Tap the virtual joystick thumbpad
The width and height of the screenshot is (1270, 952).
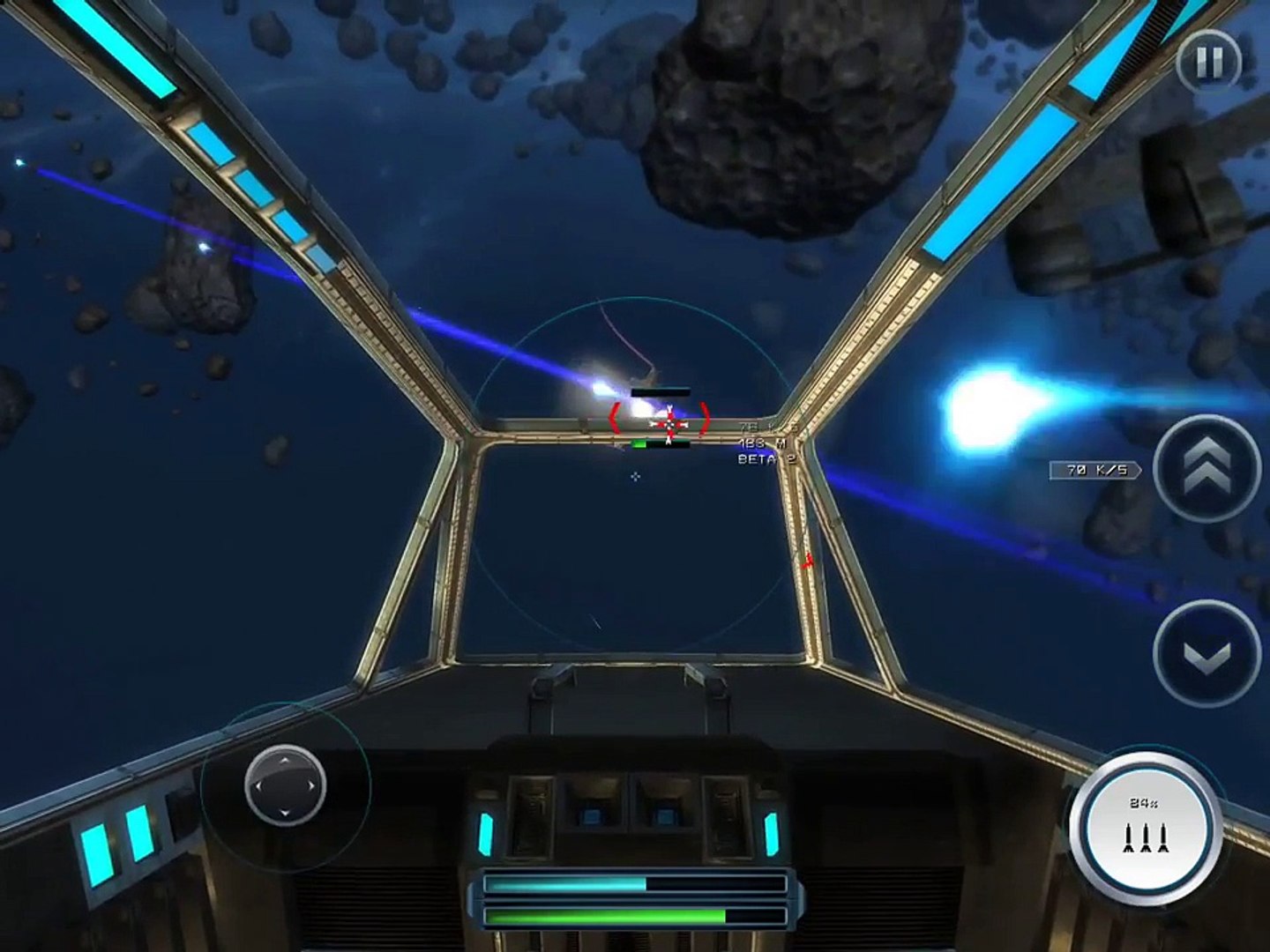[284, 784]
